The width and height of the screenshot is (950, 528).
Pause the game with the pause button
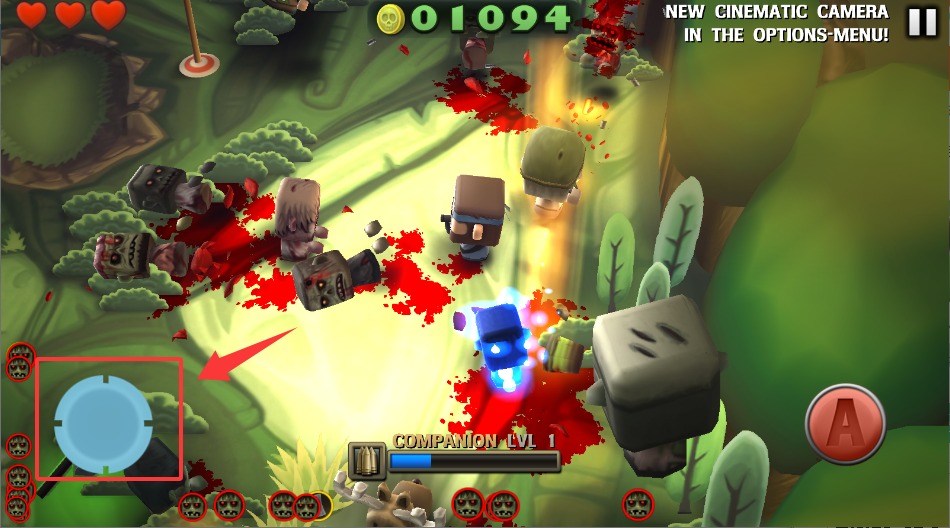pyautogui.click(x=922, y=22)
